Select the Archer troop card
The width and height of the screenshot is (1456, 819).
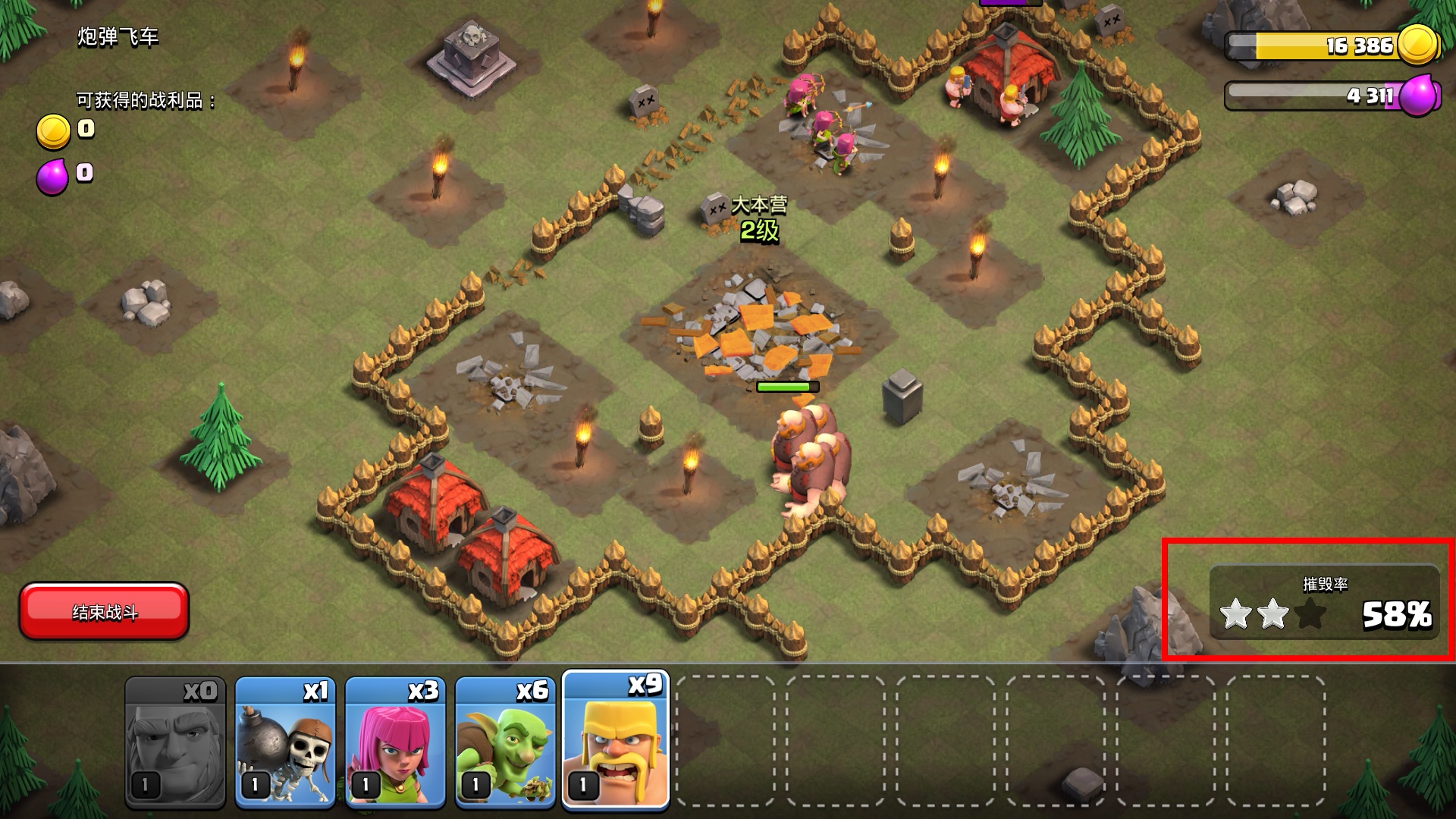(x=395, y=741)
